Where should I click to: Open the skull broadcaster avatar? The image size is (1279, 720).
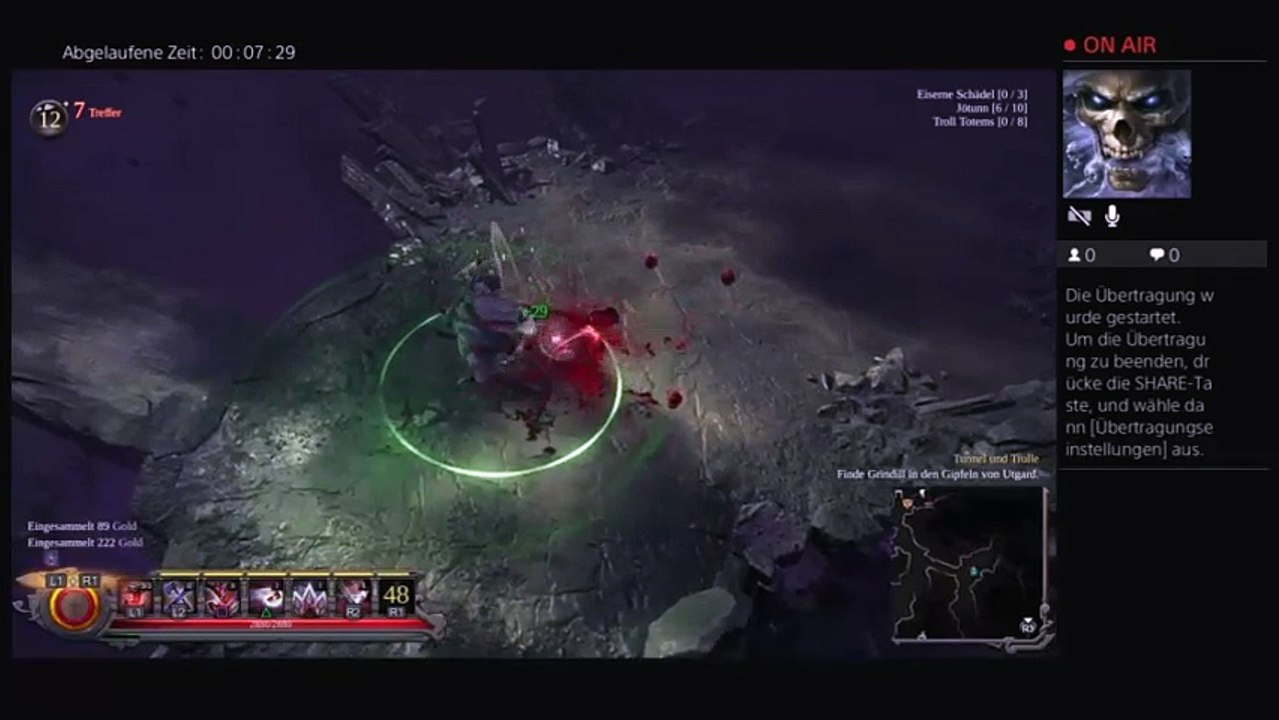click(x=1126, y=134)
